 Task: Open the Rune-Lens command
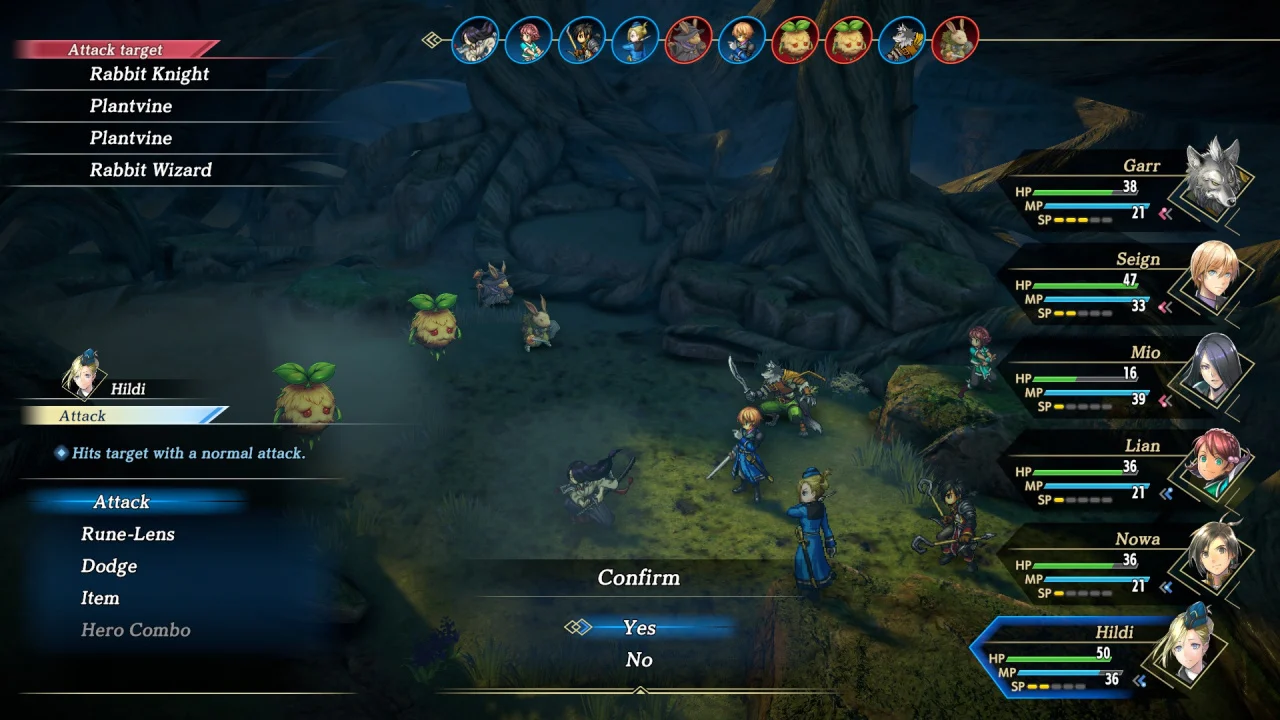(x=128, y=534)
